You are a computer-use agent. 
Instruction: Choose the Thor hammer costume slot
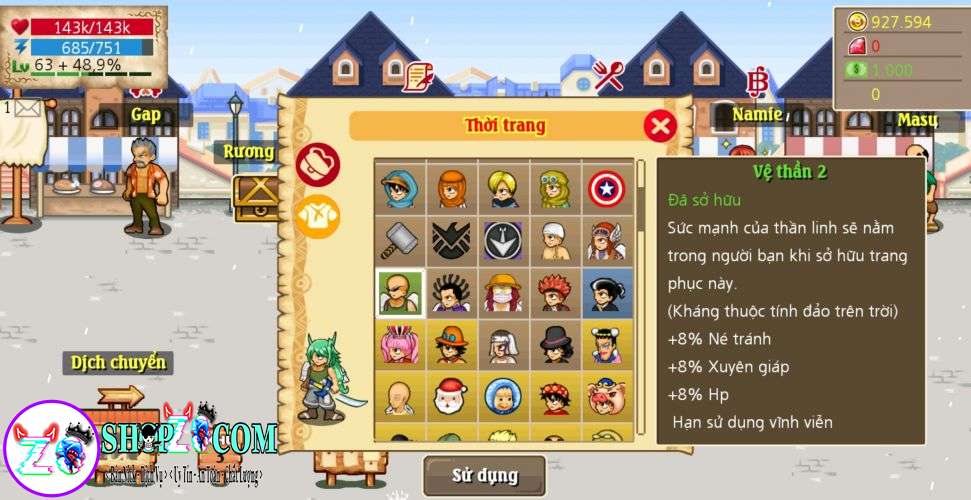(x=400, y=241)
